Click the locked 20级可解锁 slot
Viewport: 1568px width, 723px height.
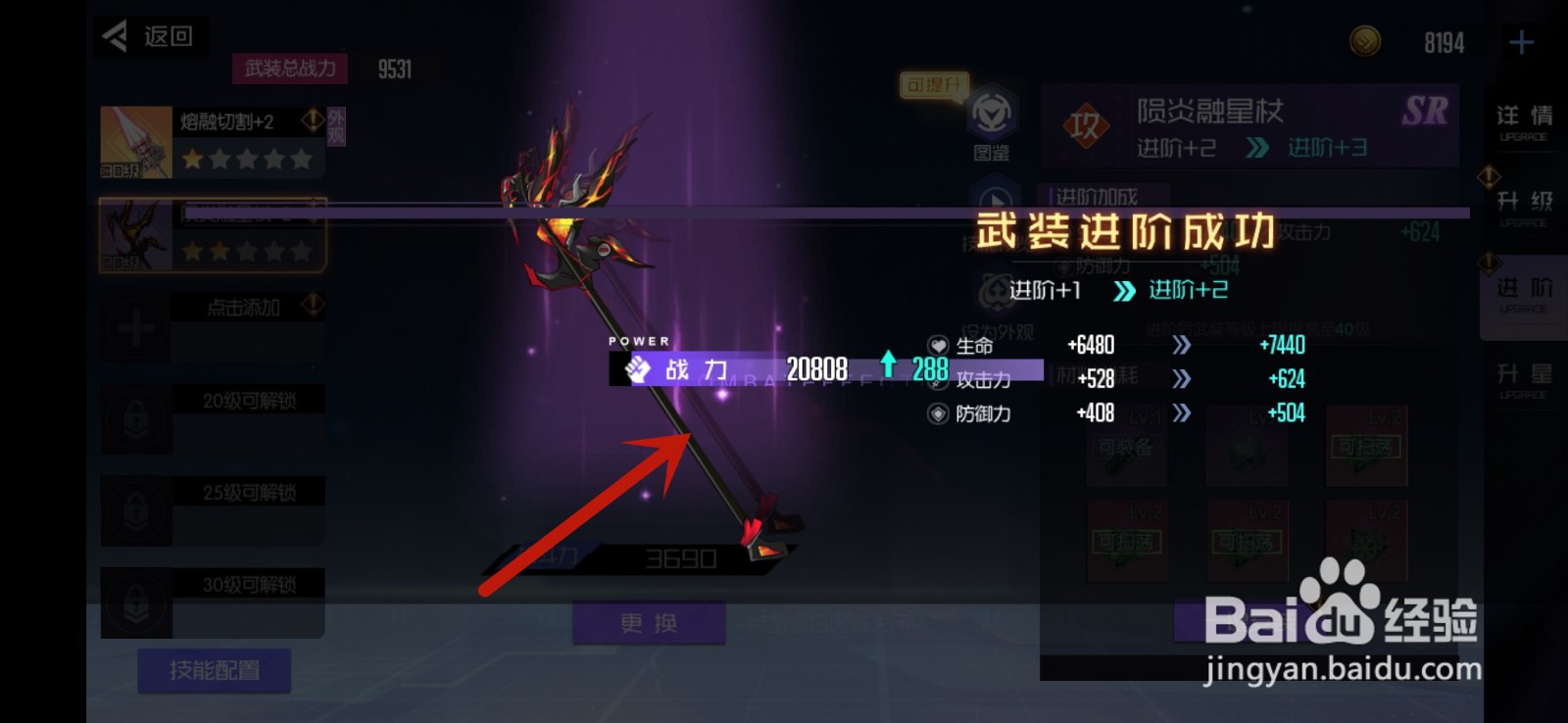pos(213,418)
